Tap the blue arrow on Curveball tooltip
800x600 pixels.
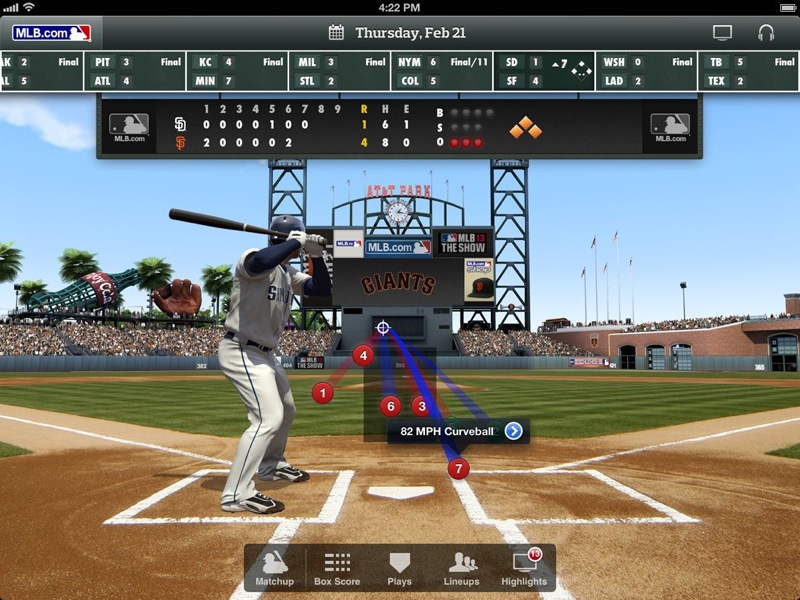coord(513,431)
